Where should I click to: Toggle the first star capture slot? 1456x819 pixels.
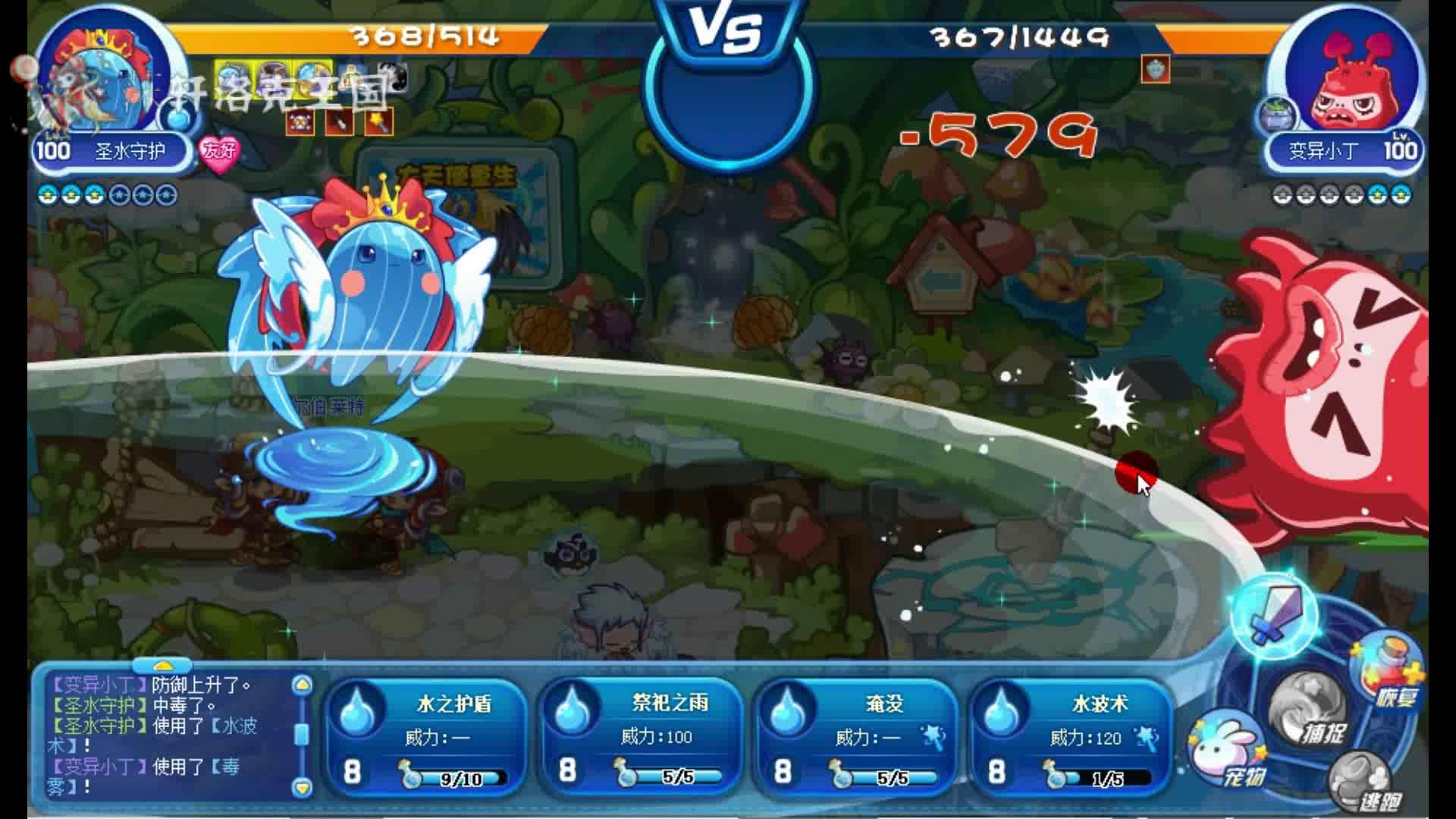point(47,195)
